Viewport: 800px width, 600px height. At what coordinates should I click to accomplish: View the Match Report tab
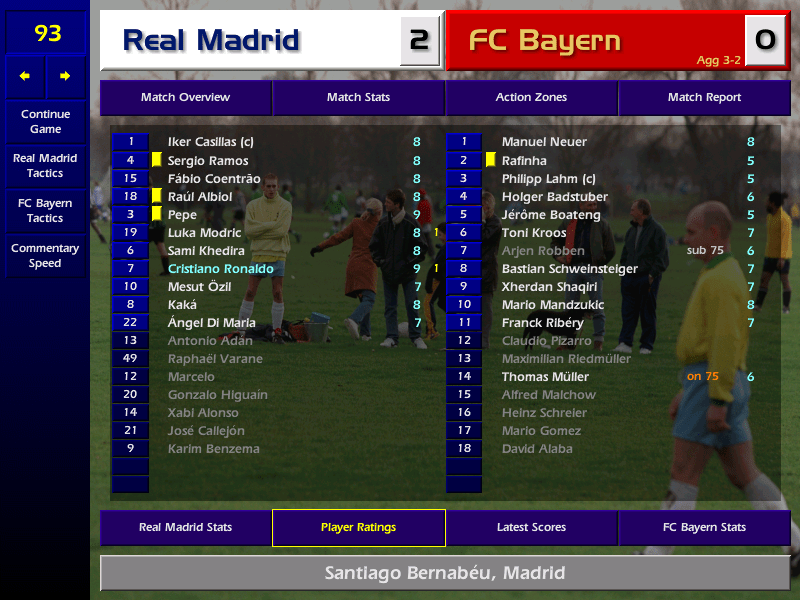(704, 98)
